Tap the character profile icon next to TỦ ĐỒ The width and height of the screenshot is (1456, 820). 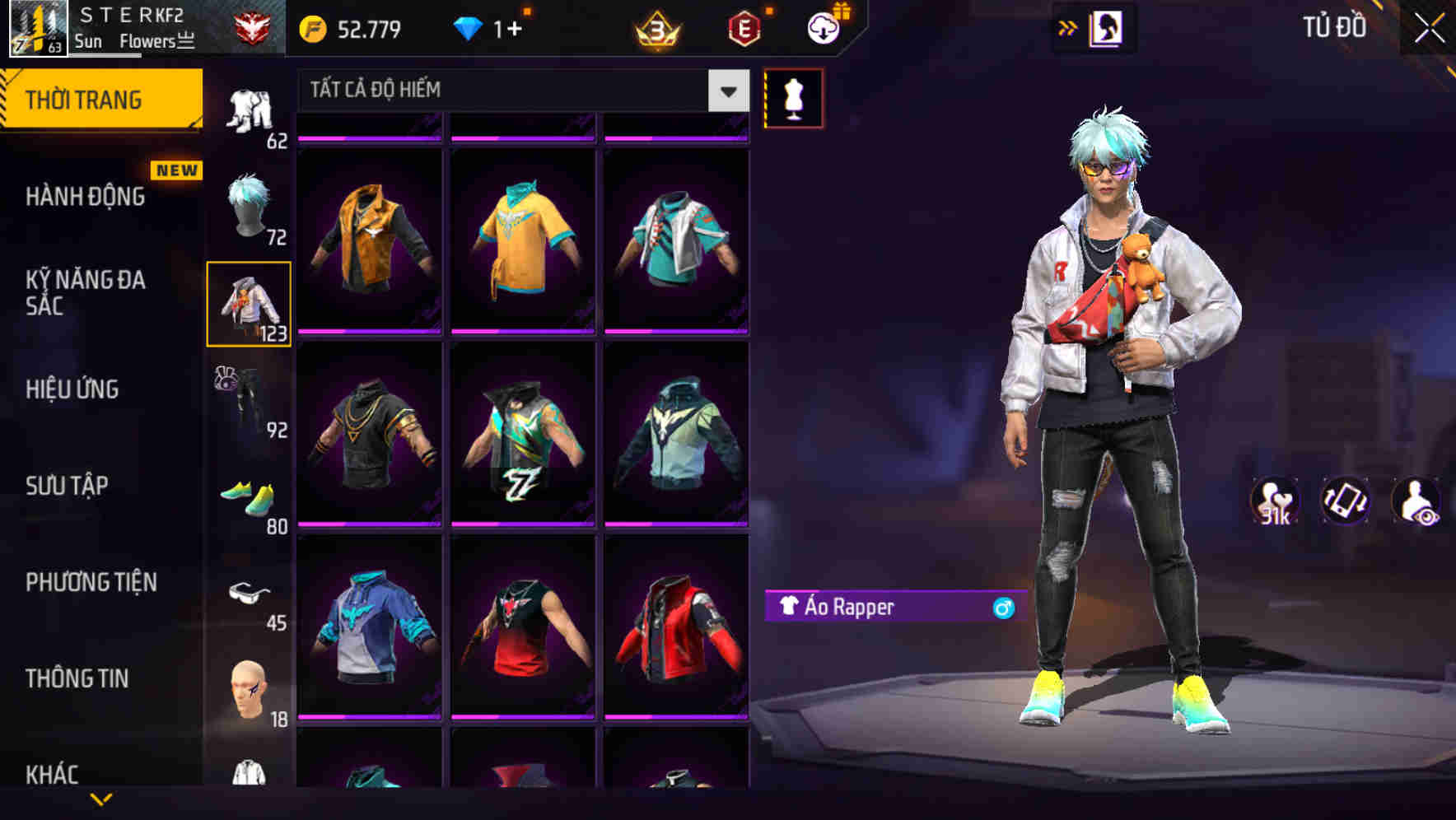[1108, 27]
